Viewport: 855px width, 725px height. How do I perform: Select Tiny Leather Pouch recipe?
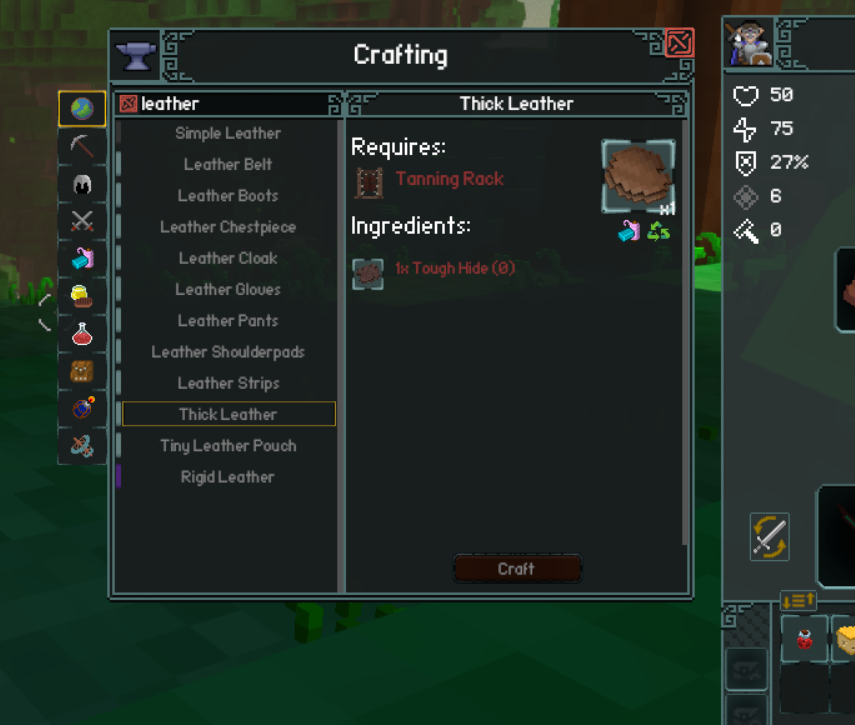(228, 446)
